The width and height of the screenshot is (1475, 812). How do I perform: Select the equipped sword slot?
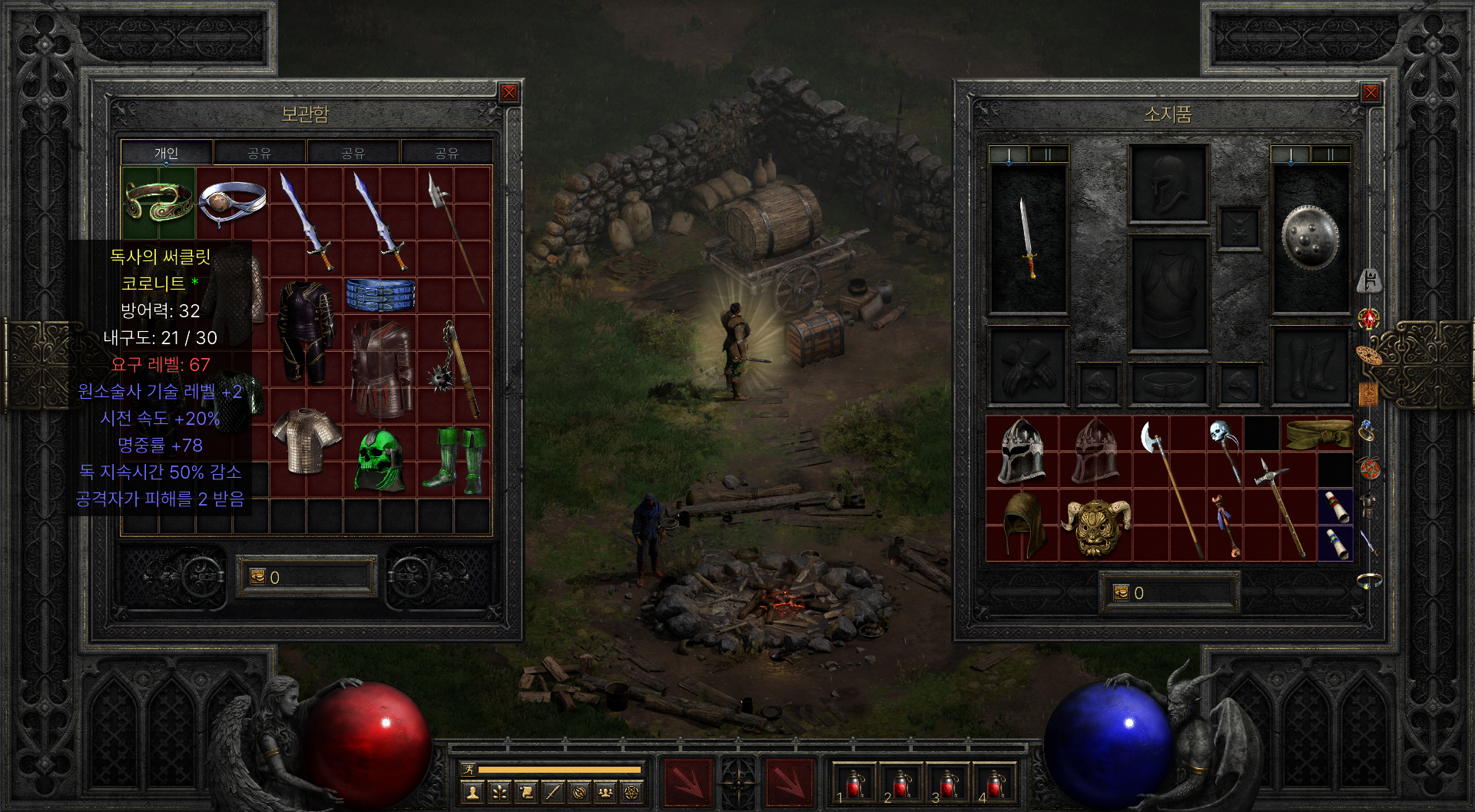point(1027,237)
